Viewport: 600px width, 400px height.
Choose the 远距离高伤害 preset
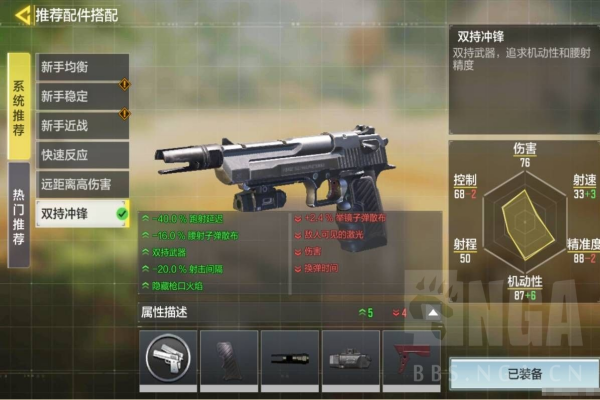click(82, 184)
